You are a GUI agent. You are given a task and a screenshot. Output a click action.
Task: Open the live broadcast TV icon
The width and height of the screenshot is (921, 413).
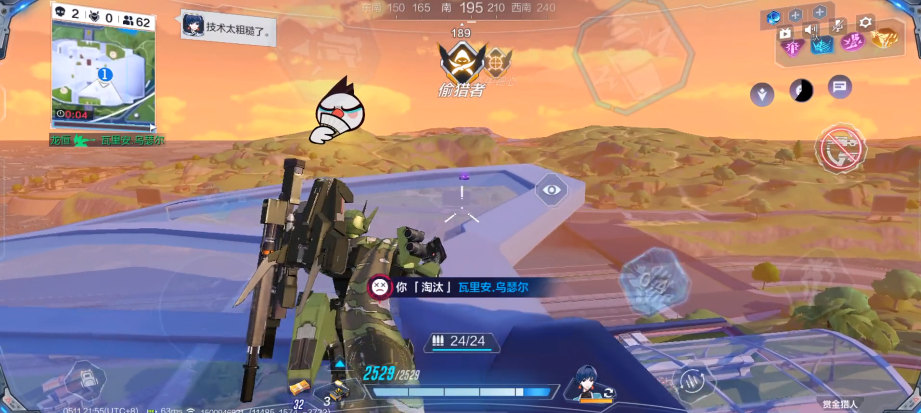tap(785, 32)
